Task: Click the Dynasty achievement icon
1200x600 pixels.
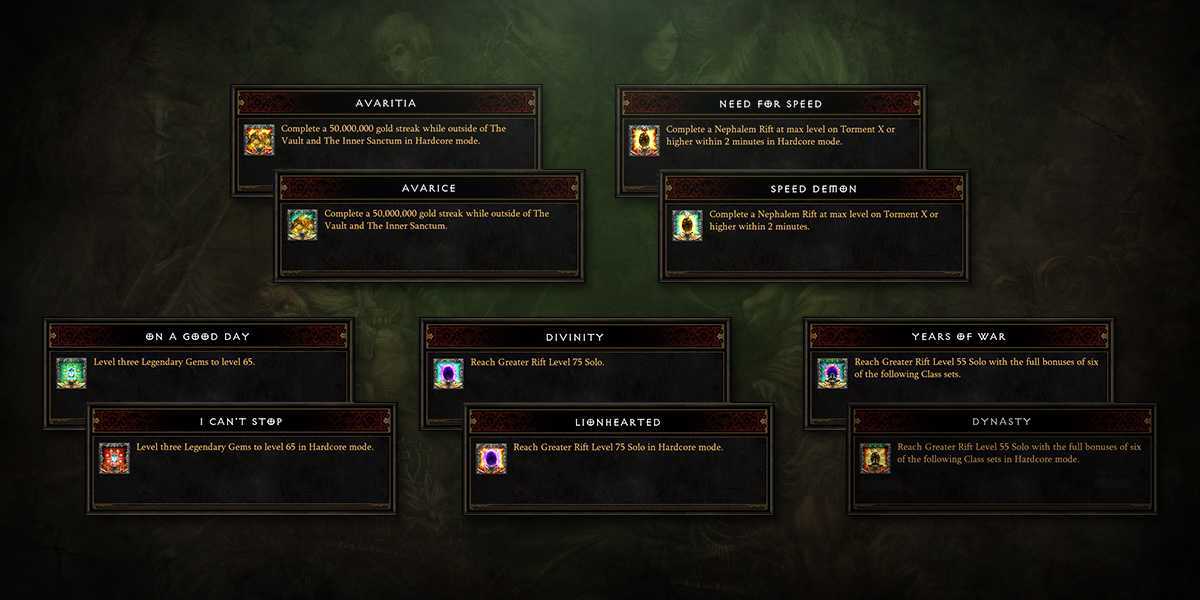Action: (875, 457)
